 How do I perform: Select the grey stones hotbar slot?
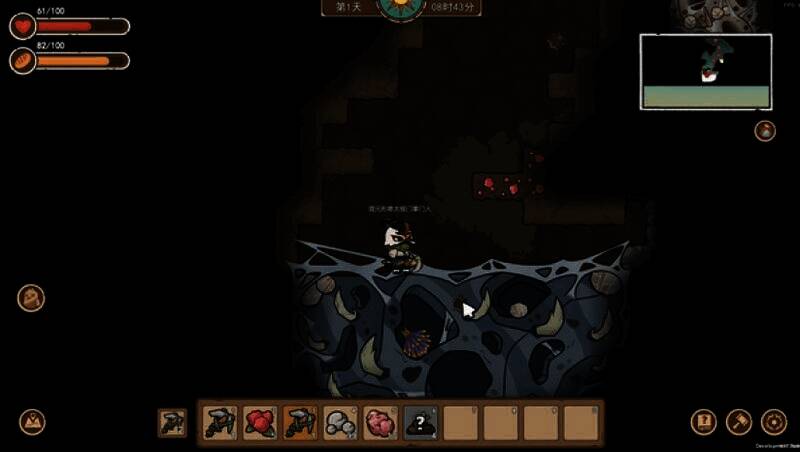[340, 423]
